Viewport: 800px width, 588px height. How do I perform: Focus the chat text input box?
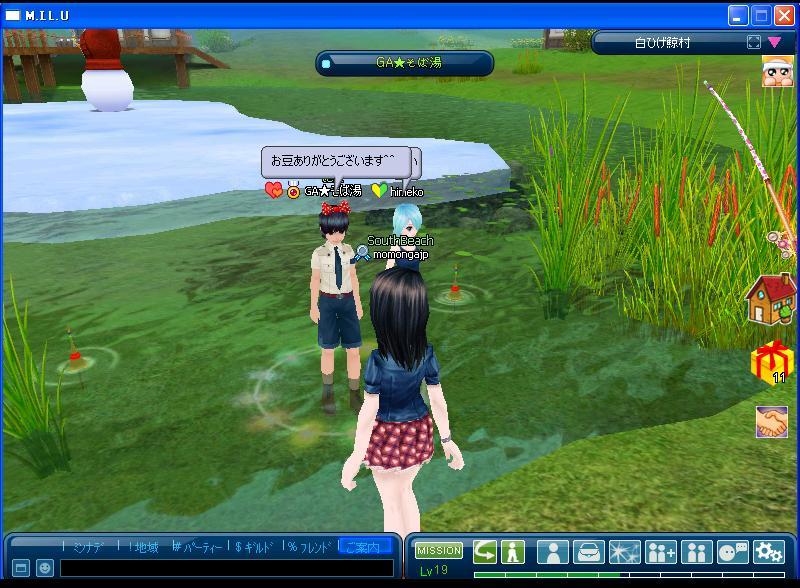coord(225,568)
